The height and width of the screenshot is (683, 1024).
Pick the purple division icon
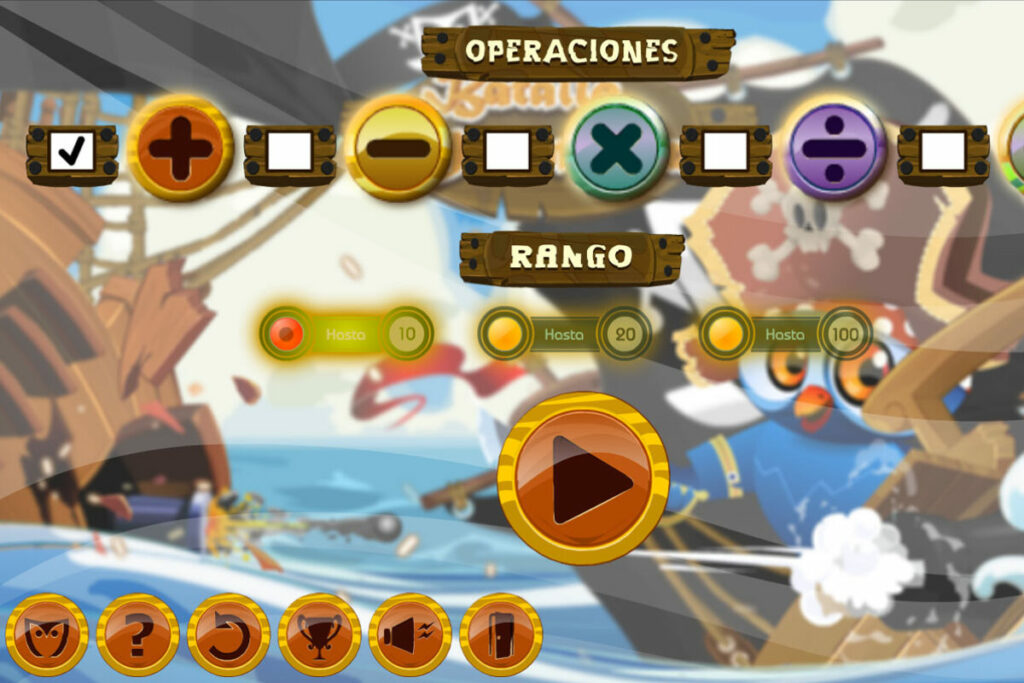(x=835, y=148)
